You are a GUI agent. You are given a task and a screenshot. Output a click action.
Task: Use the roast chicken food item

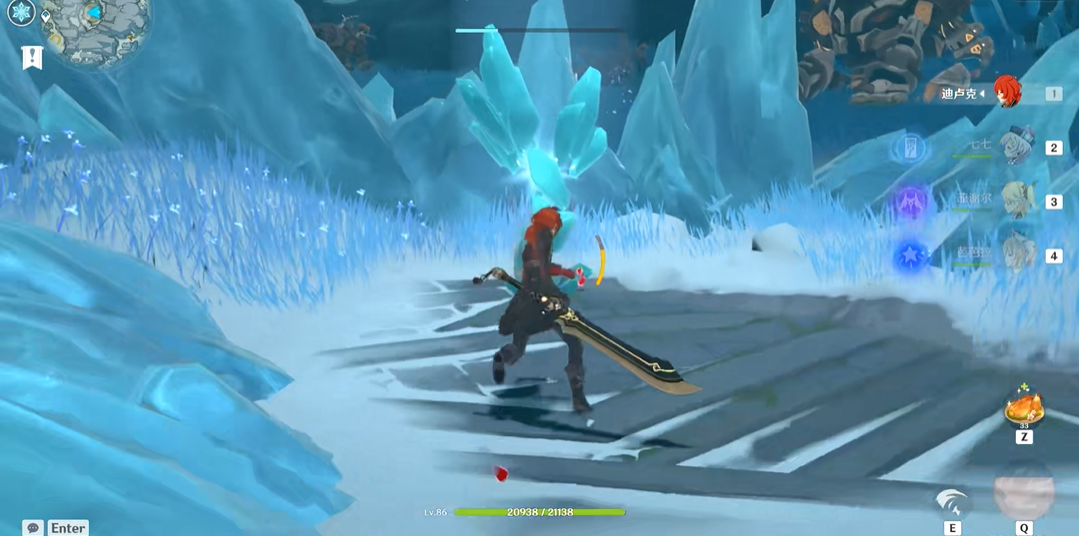click(x=1024, y=408)
